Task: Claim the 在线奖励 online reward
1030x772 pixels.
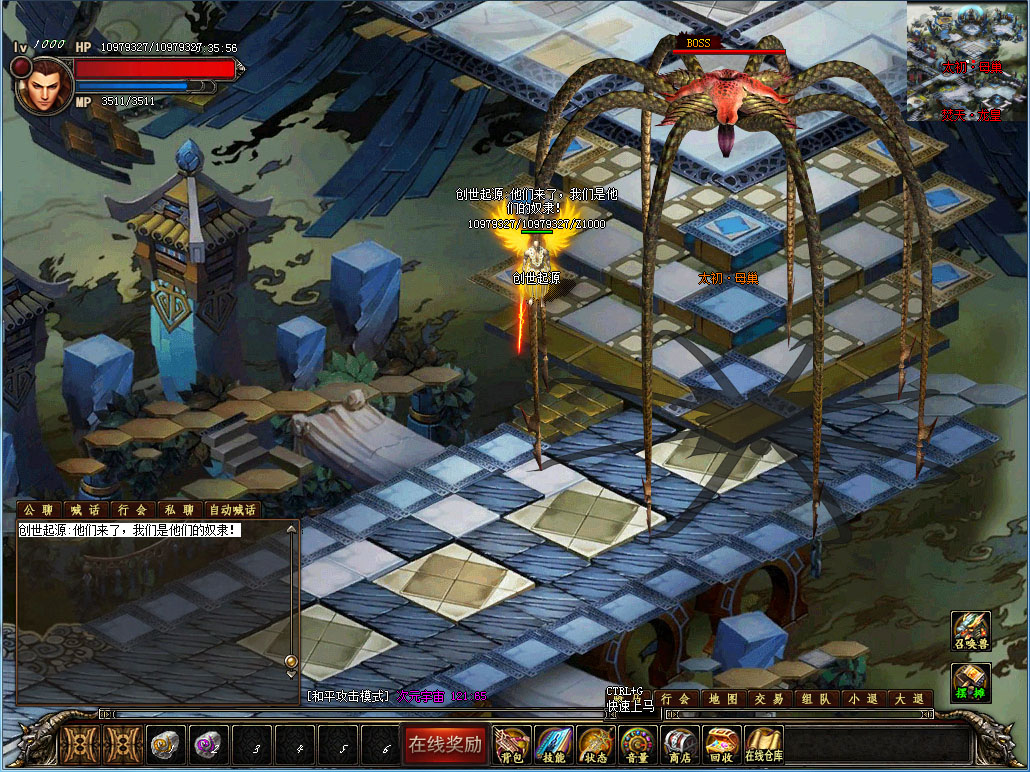Action: pos(444,744)
